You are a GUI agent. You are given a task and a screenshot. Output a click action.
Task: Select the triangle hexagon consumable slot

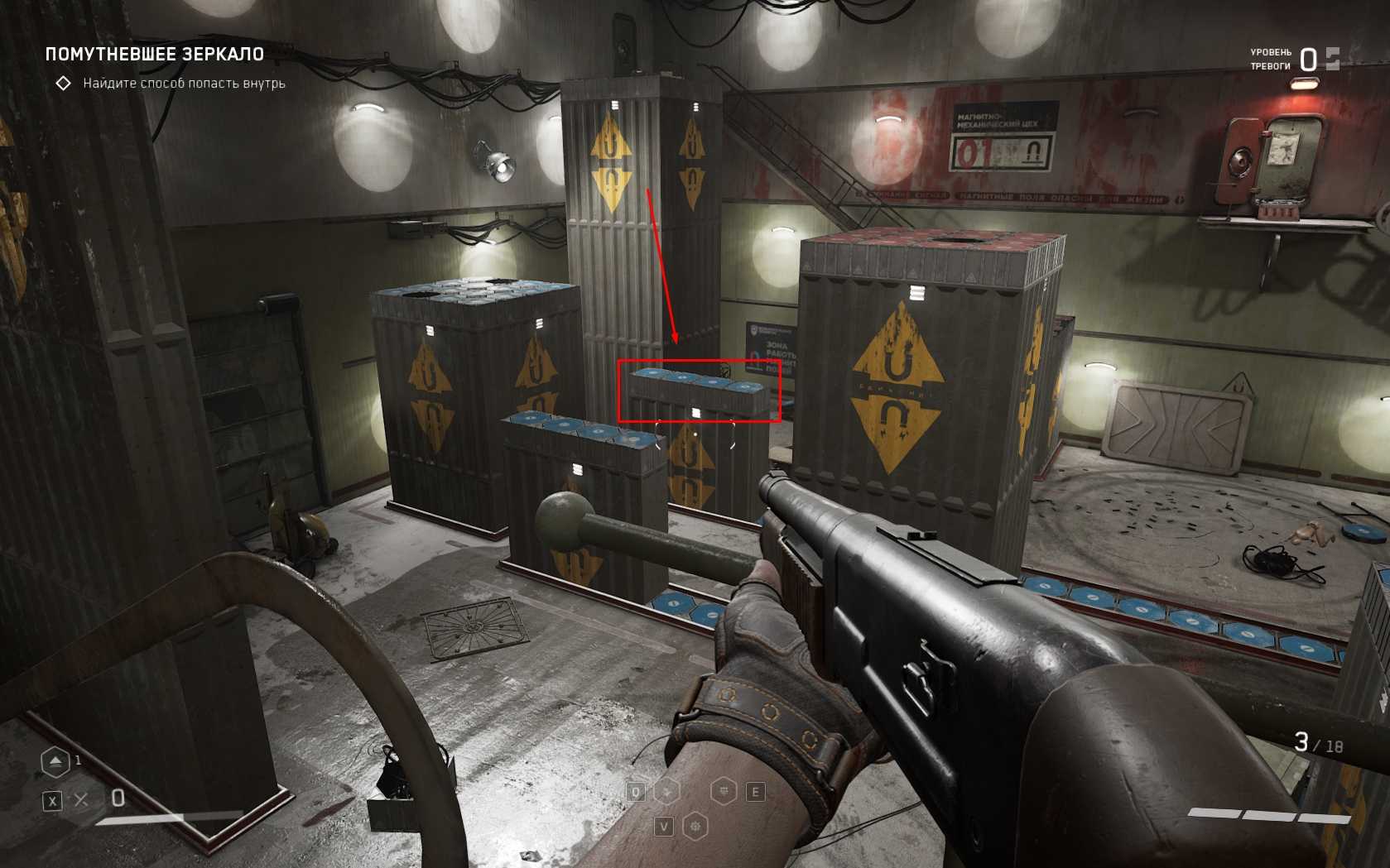[55, 761]
